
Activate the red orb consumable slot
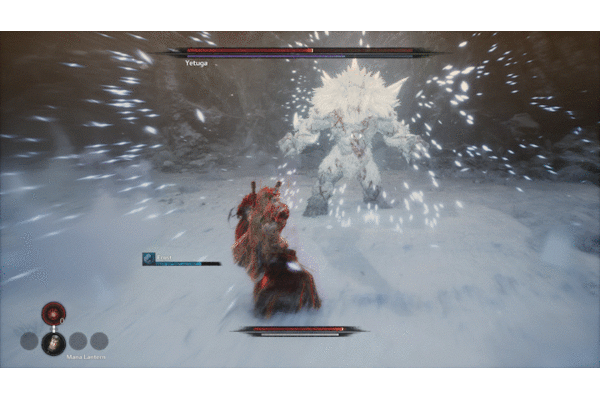53,313
